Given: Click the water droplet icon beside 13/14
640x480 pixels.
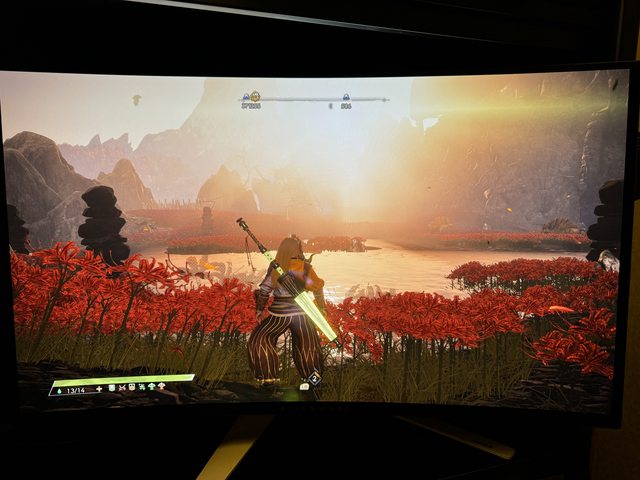Looking at the screenshot, I should (x=58, y=389).
